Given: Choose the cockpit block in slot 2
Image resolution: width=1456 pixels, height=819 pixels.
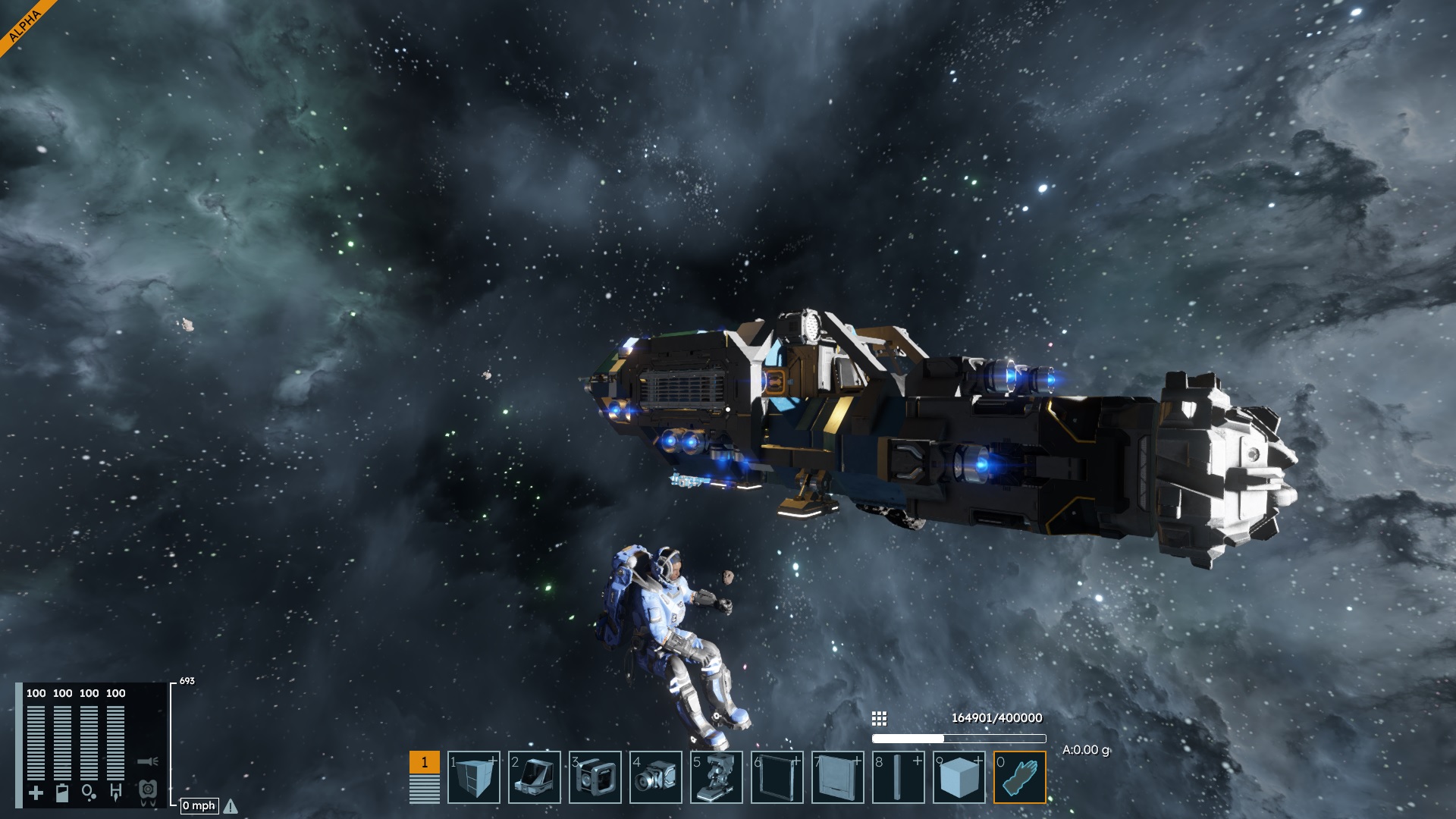Looking at the screenshot, I should pos(535,777).
